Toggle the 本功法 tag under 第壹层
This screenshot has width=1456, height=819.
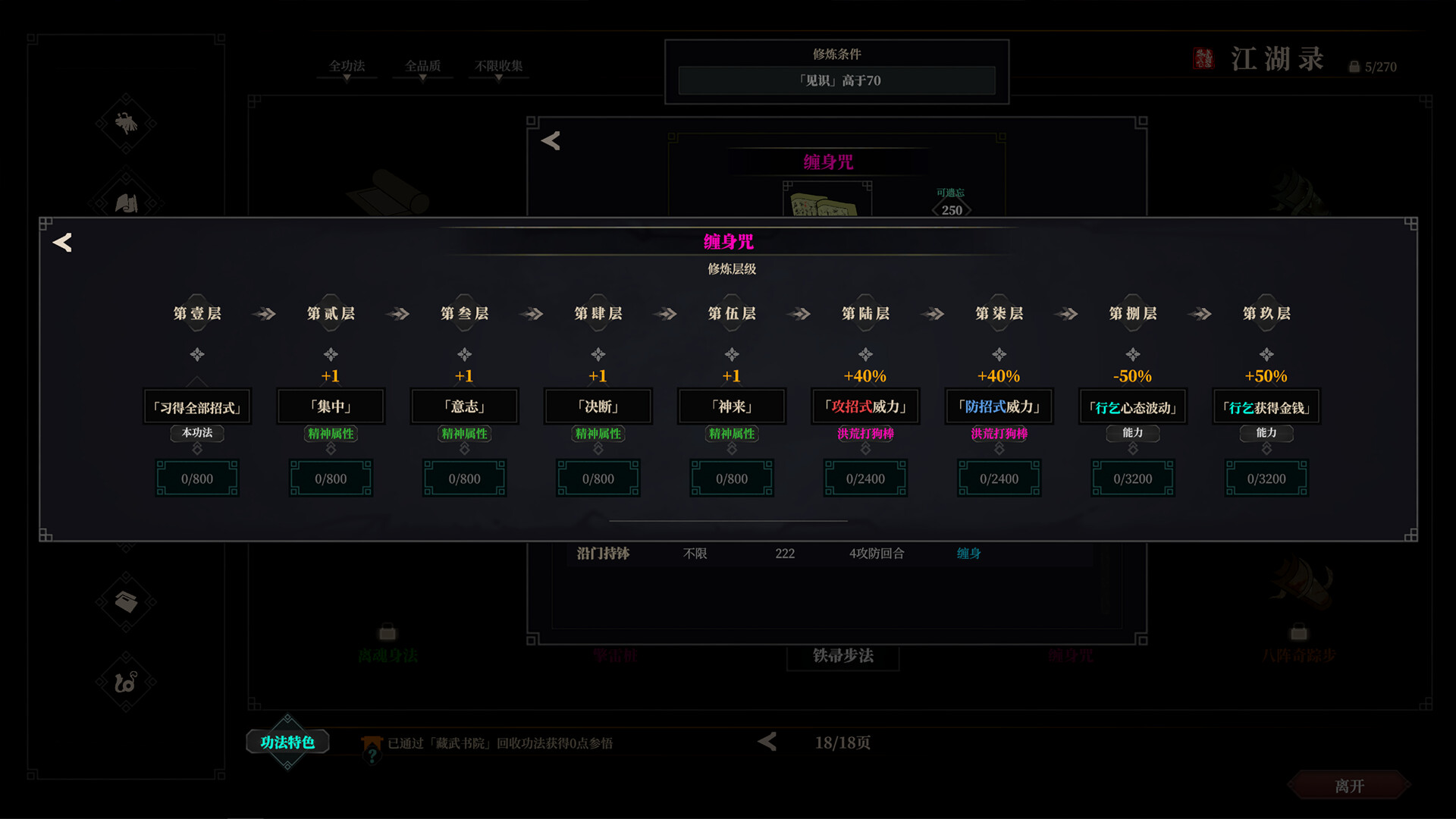coord(197,434)
